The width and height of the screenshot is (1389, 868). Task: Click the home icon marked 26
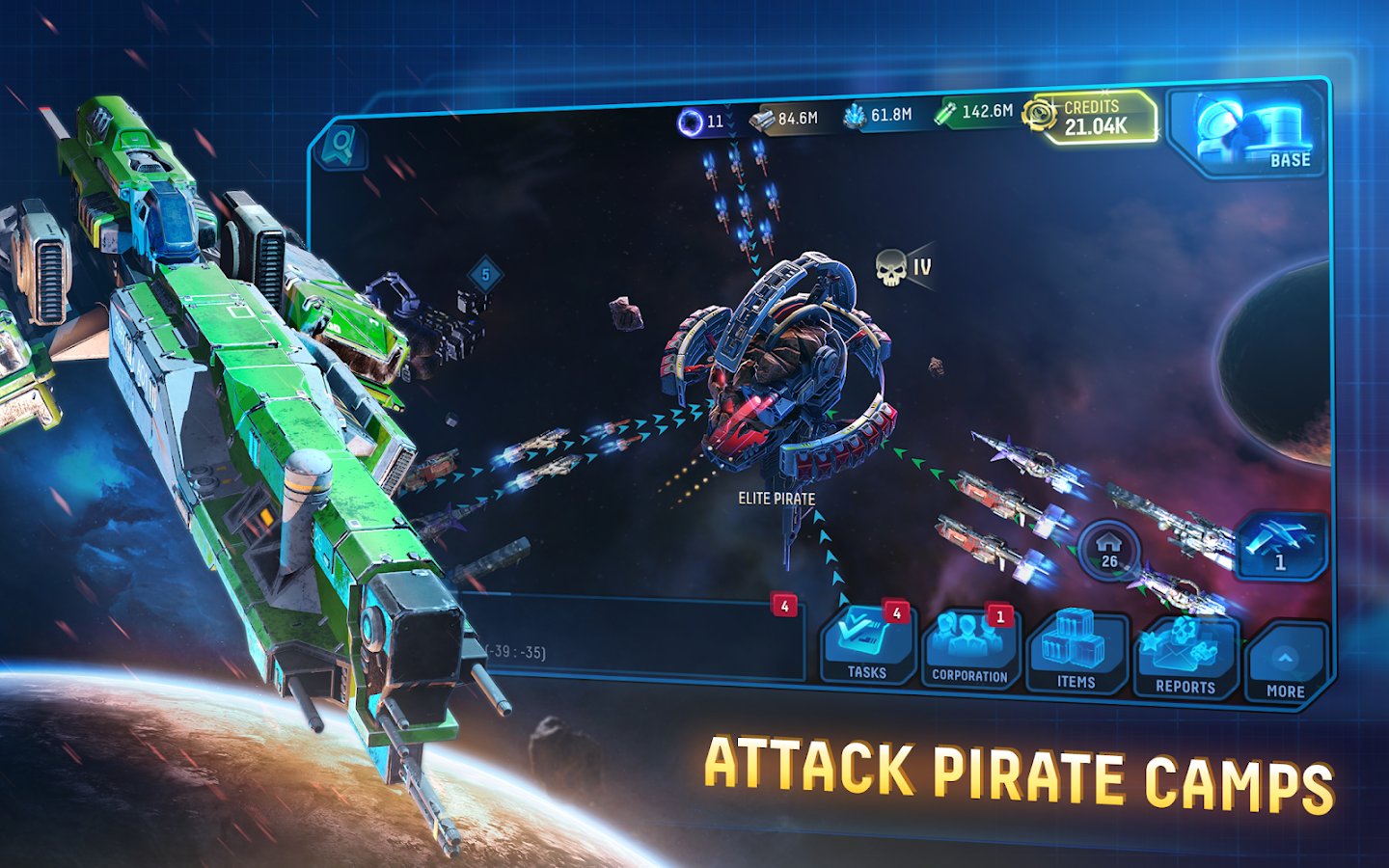1109,552
